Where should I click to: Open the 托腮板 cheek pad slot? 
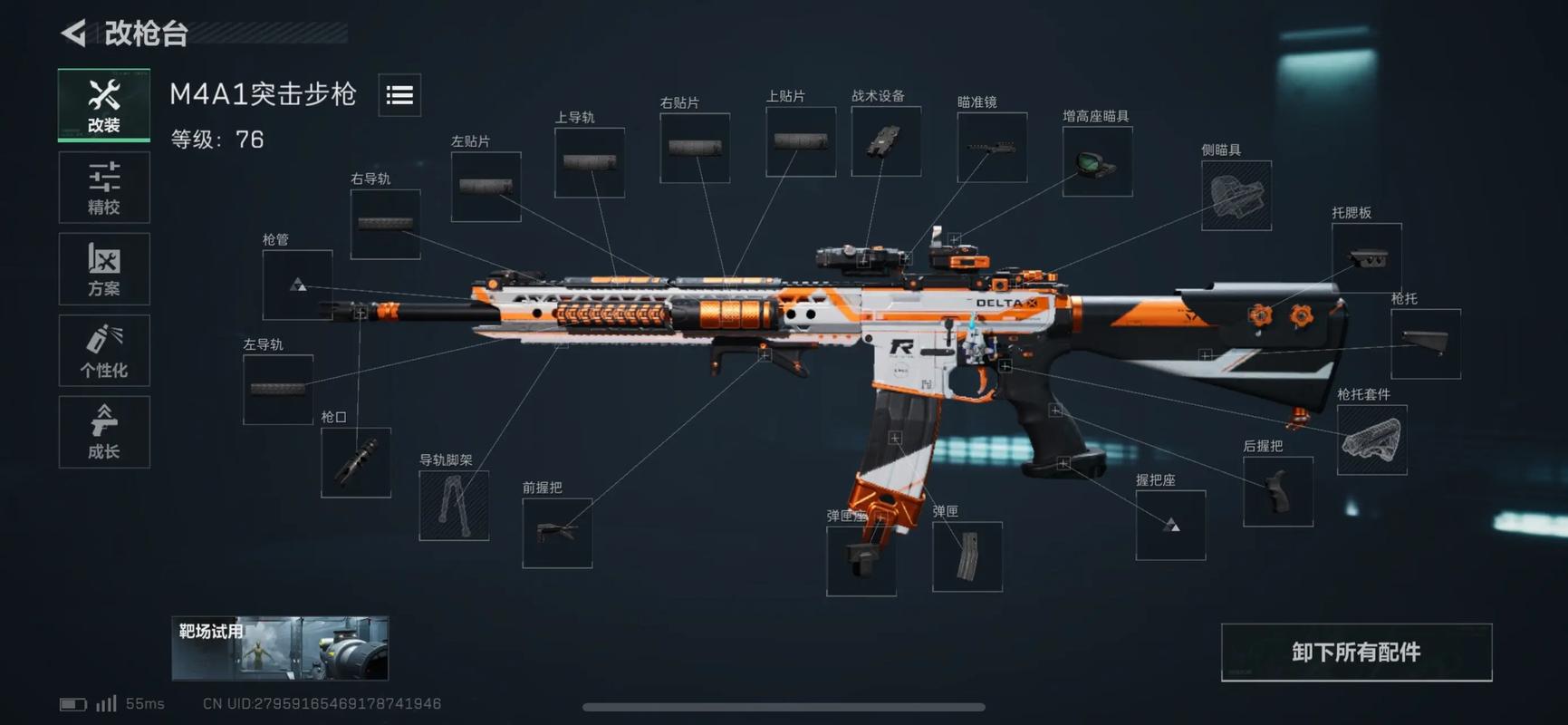tap(1366, 257)
